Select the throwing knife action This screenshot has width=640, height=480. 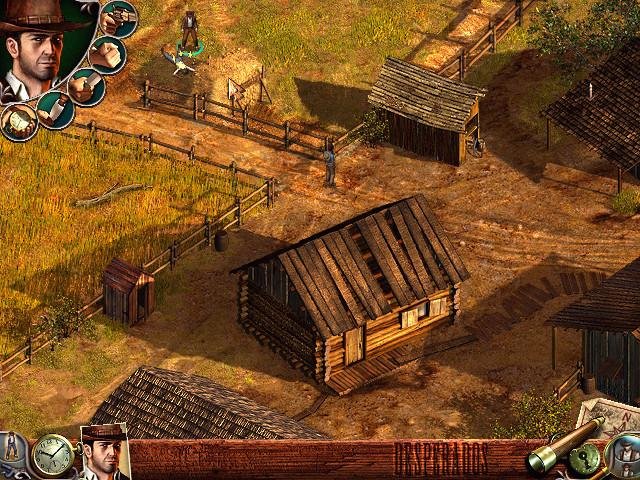point(55,108)
